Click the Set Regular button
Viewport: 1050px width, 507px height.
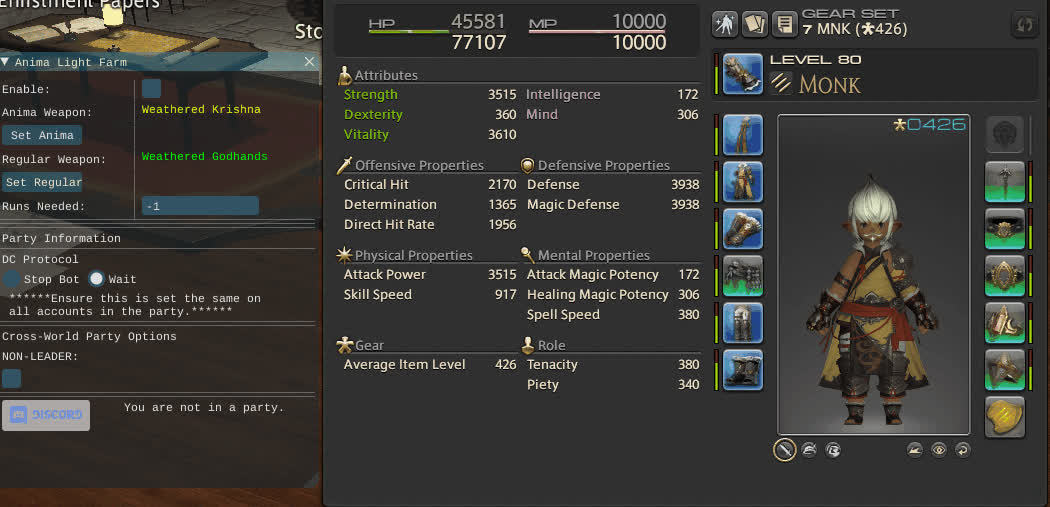(42, 182)
